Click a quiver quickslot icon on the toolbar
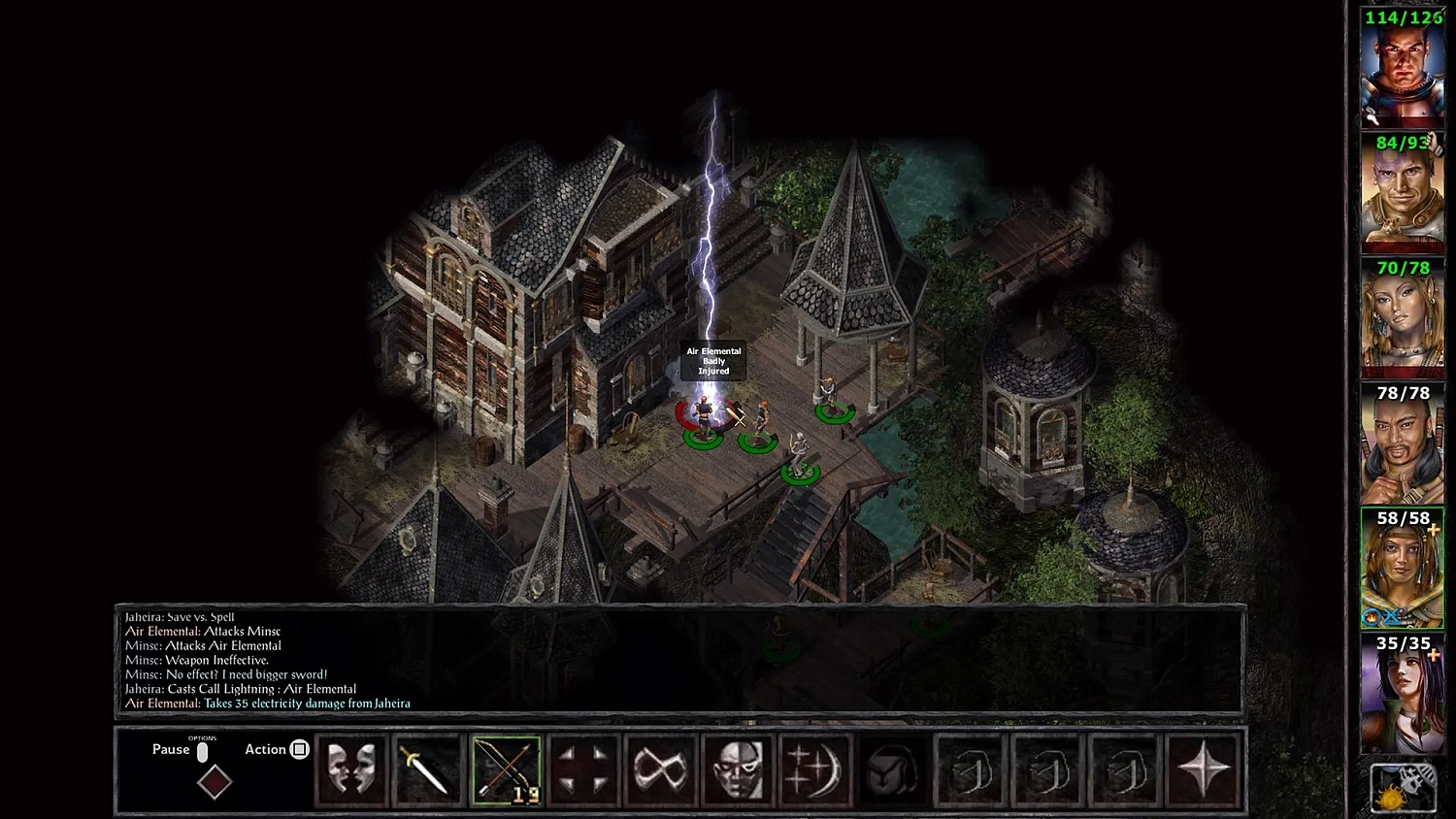The height and width of the screenshot is (819, 1456). click(x=970, y=770)
